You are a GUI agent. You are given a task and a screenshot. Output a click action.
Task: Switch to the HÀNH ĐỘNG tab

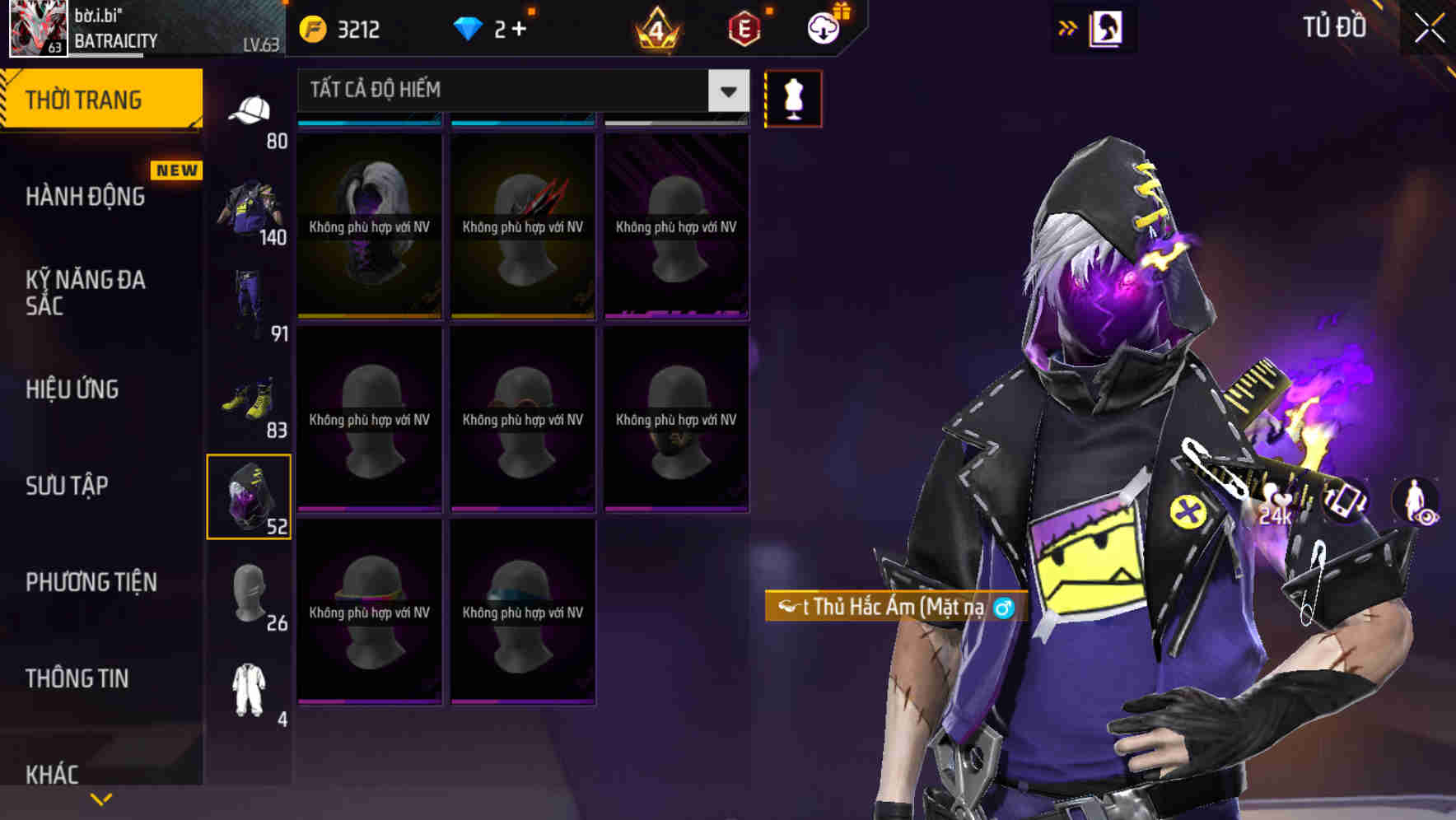point(82,197)
